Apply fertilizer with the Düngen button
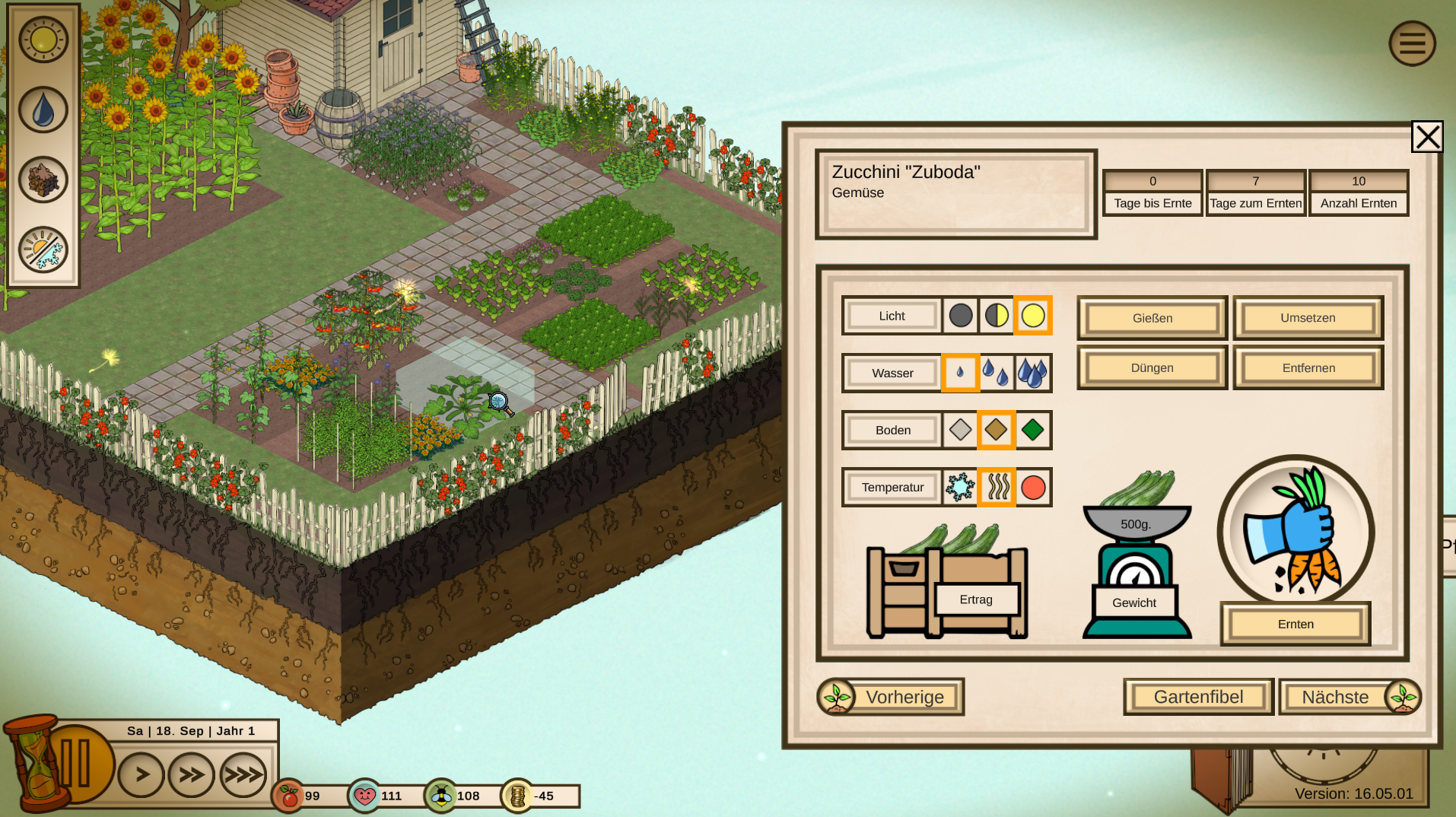1456x817 pixels. [x=1152, y=368]
